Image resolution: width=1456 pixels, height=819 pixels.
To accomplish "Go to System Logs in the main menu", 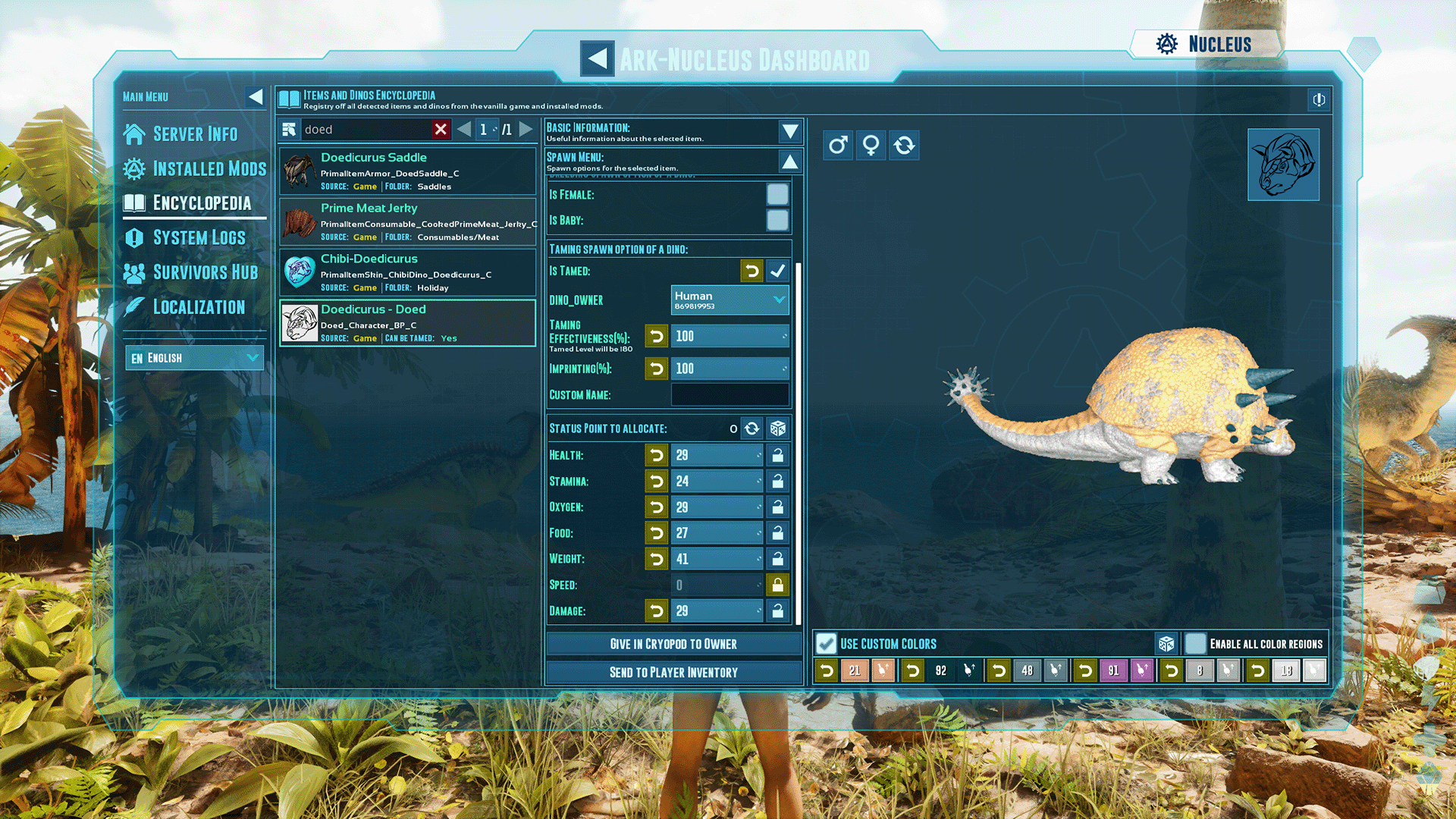I will tap(199, 237).
